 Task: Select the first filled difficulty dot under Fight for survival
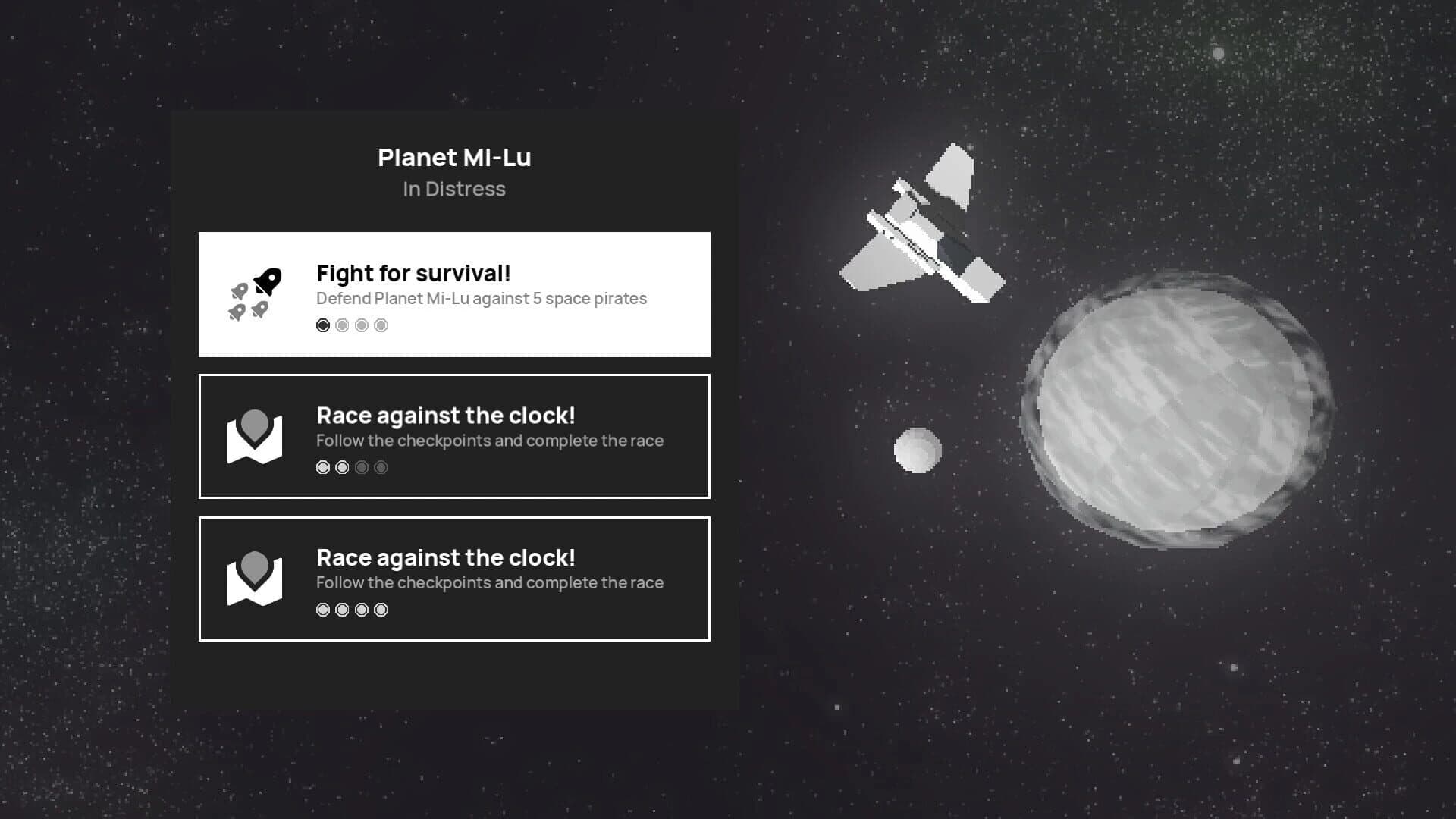tap(323, 325)
